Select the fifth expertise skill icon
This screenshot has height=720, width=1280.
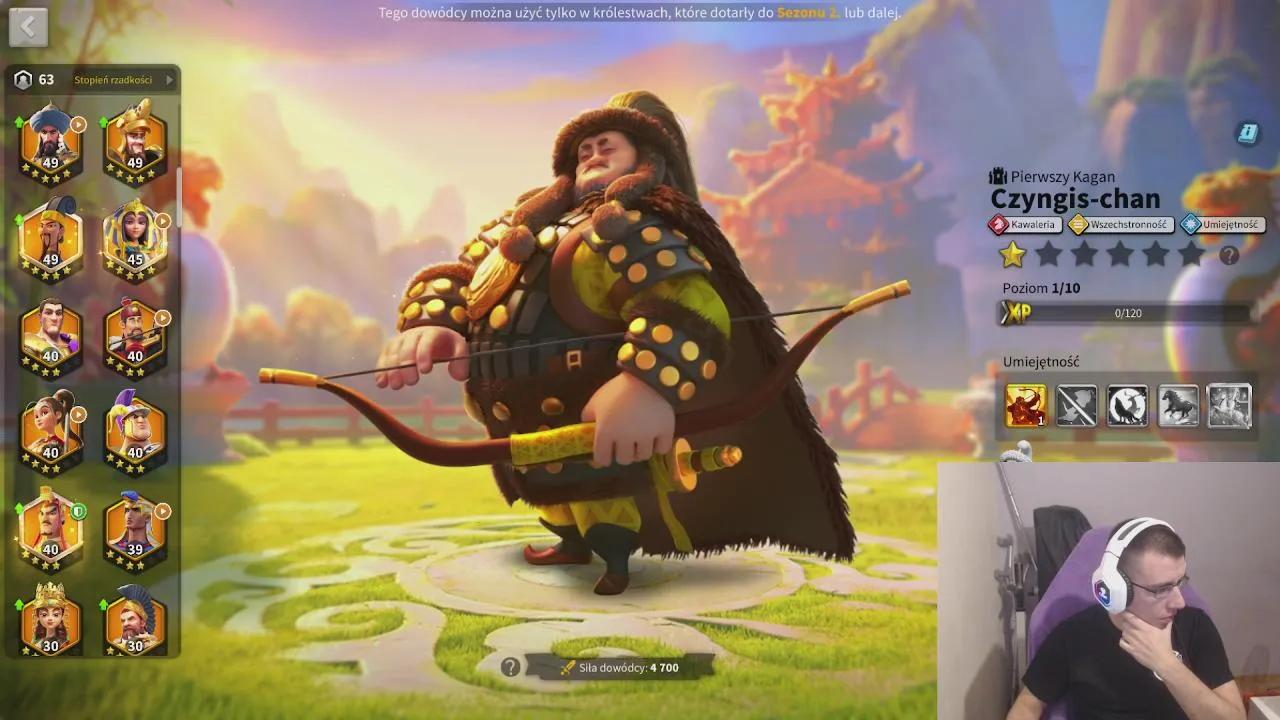pos(1230,406)
